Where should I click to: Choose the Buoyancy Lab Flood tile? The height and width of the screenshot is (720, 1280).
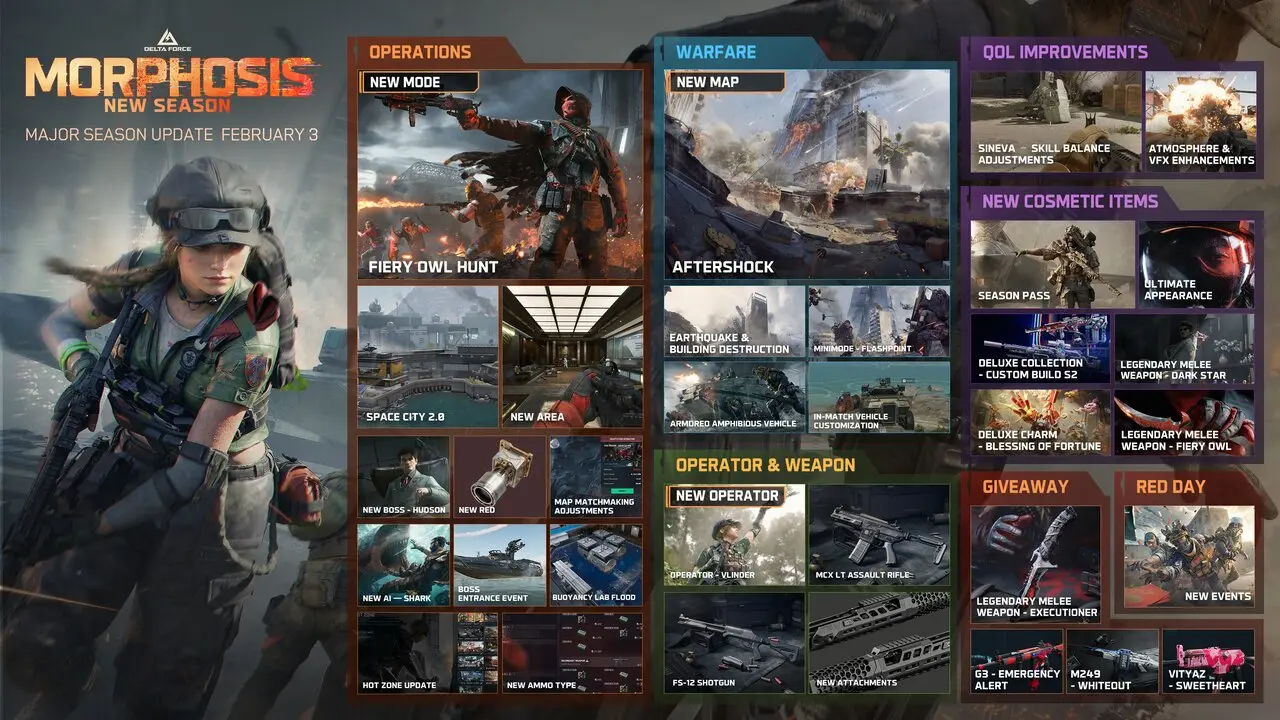596,565
